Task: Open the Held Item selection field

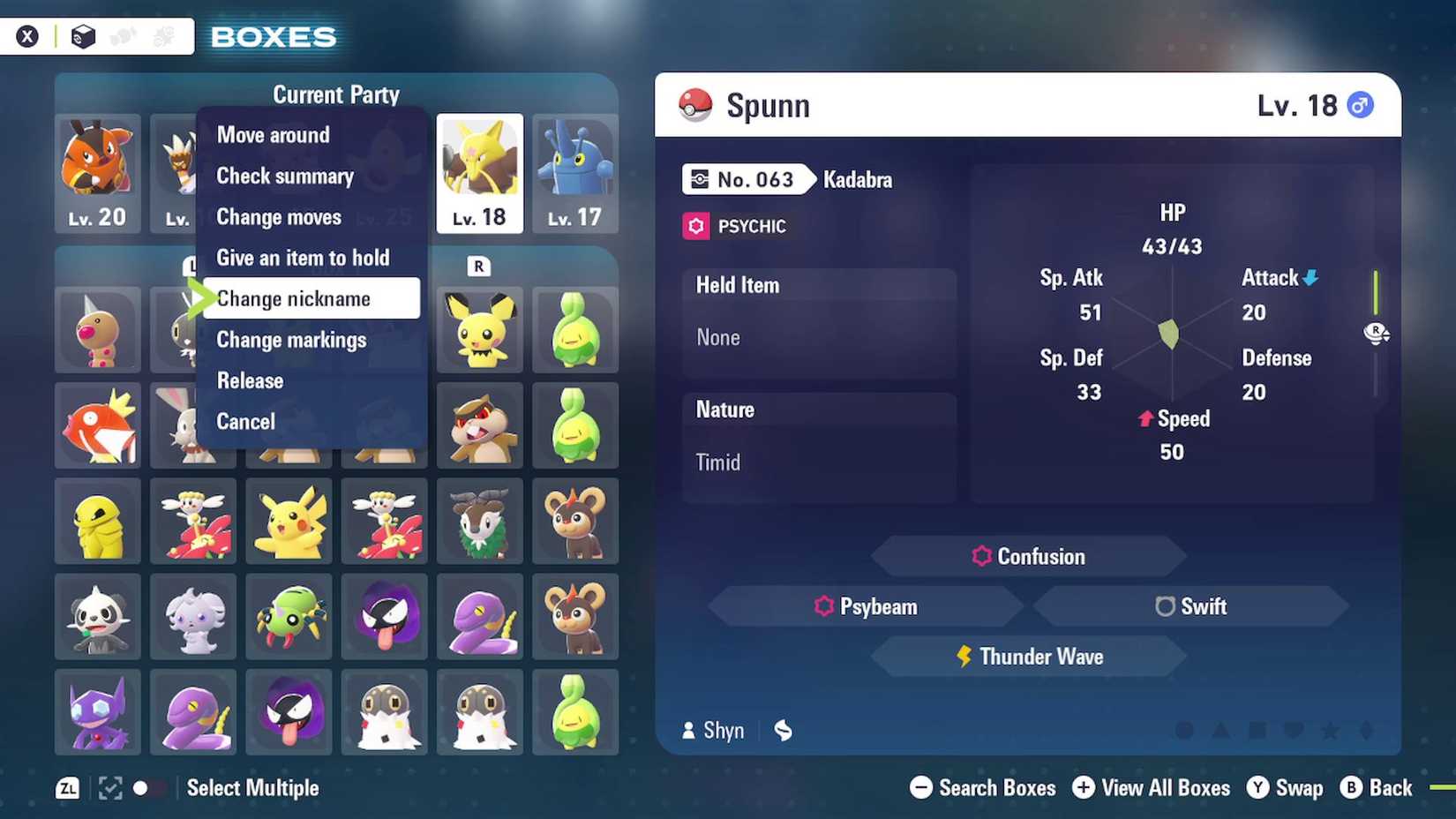Action: point(818,313)
